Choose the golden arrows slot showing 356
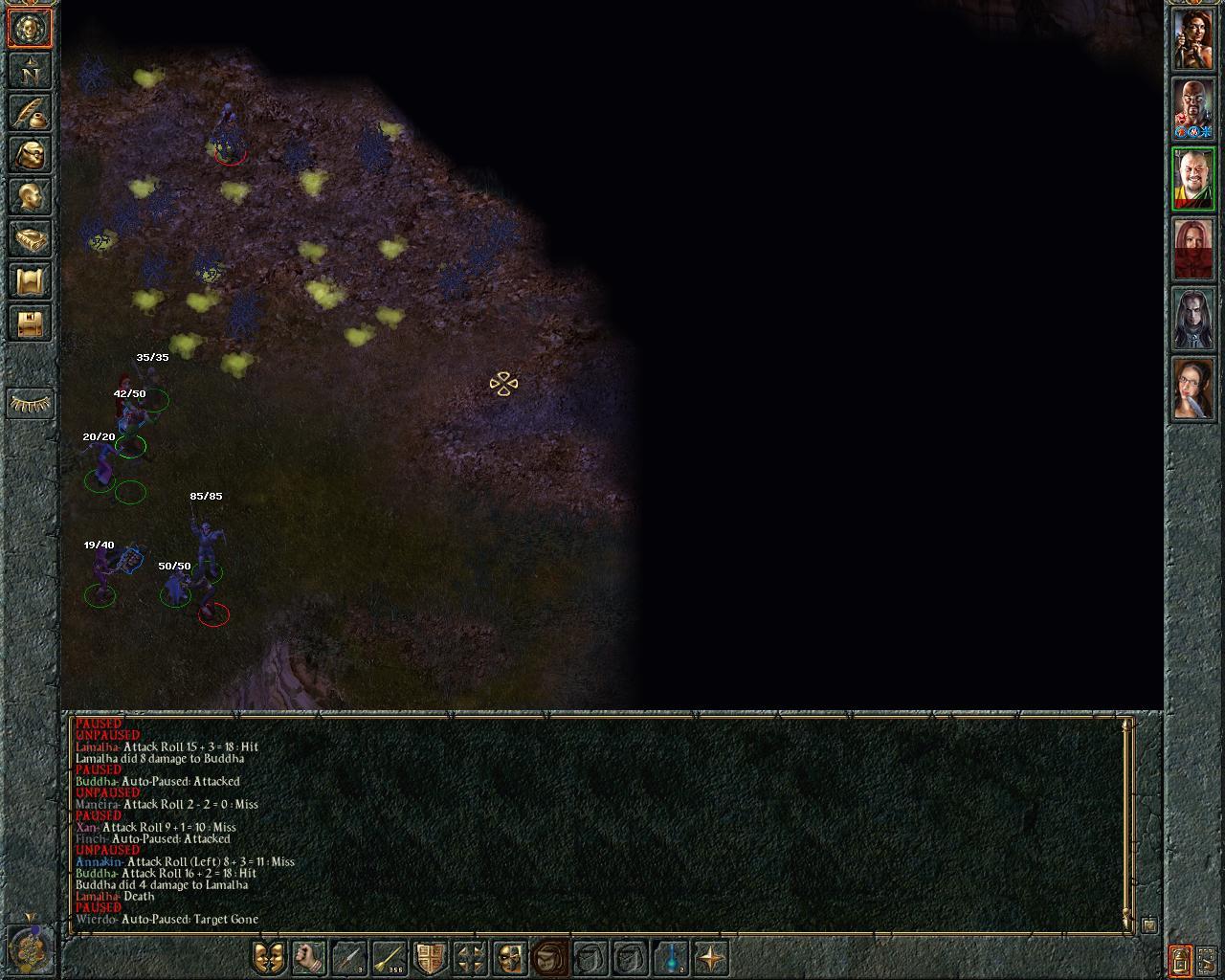Image resolution: width=1225 pixels, height=980 pixels. tap(390, 957)
